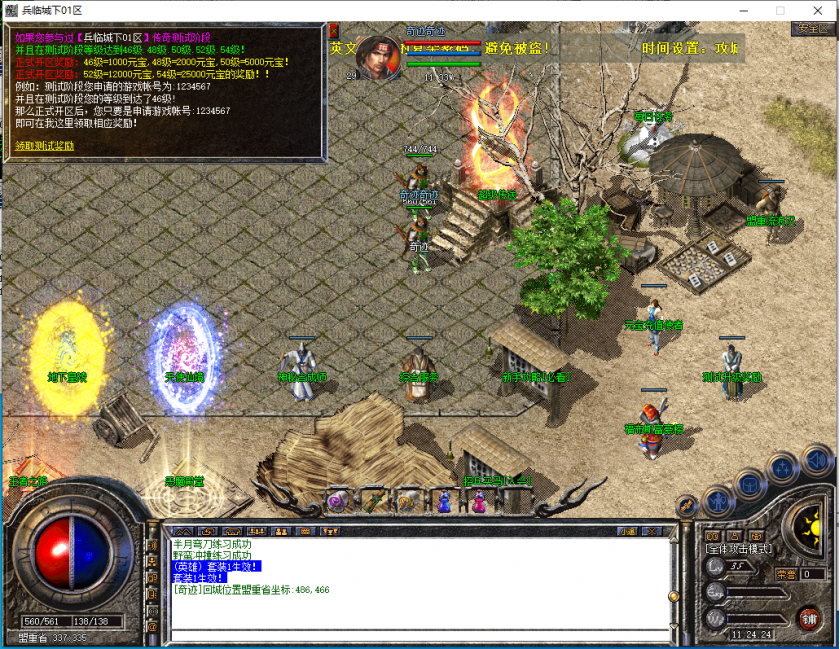Open the round sound speaker button
This screenshot has height=649, width=840.
point(817,459)
